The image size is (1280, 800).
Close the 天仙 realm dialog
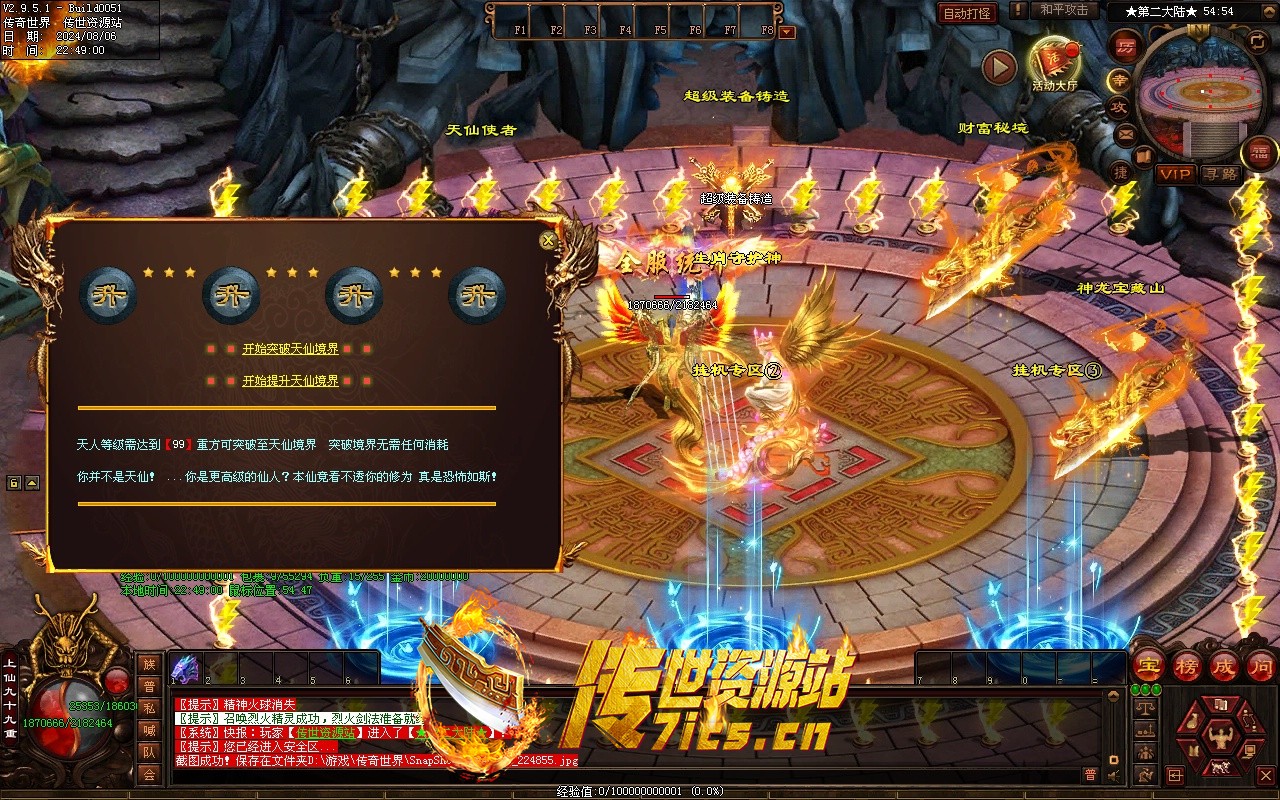pyautogui.click(x=547, y=241)
